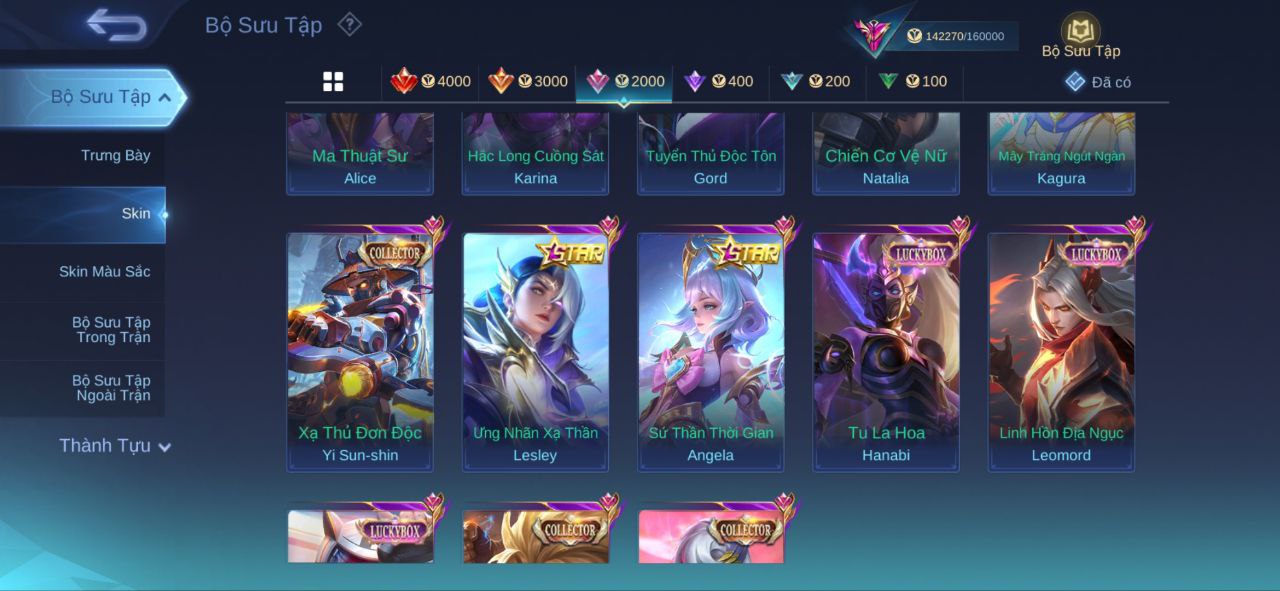Switch to the 100 points tier tab
This screenshot has width=1280, height=591.
(912, 82)
